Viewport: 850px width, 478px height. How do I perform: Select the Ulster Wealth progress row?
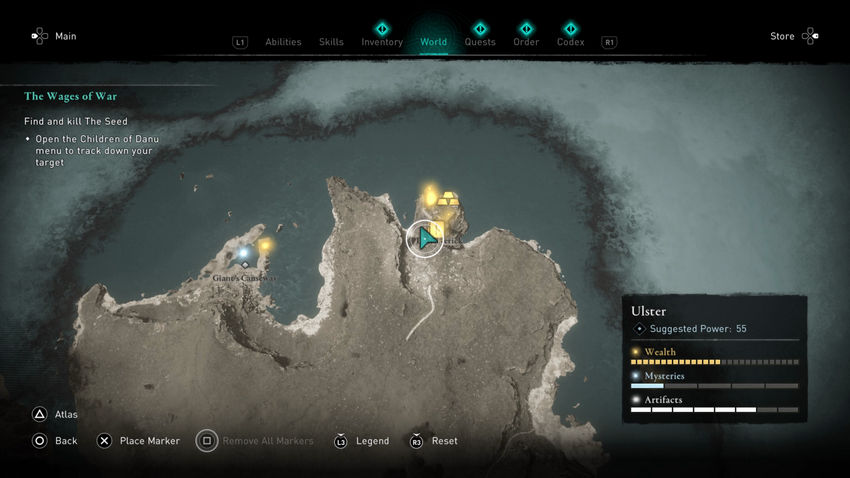click(714, 357)
